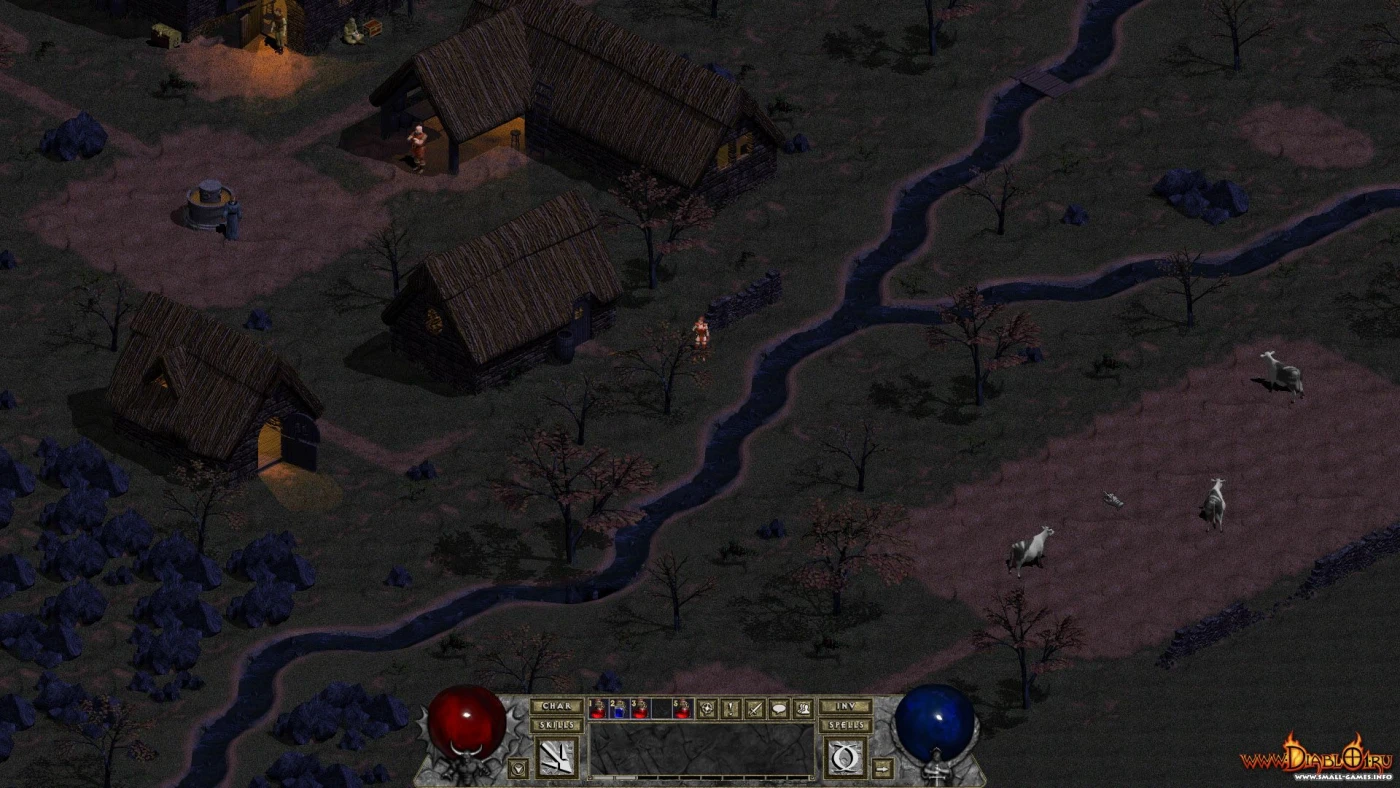Open the party icon with two figures
This screenshot has width=1400, height=788.
pos(803,709)
